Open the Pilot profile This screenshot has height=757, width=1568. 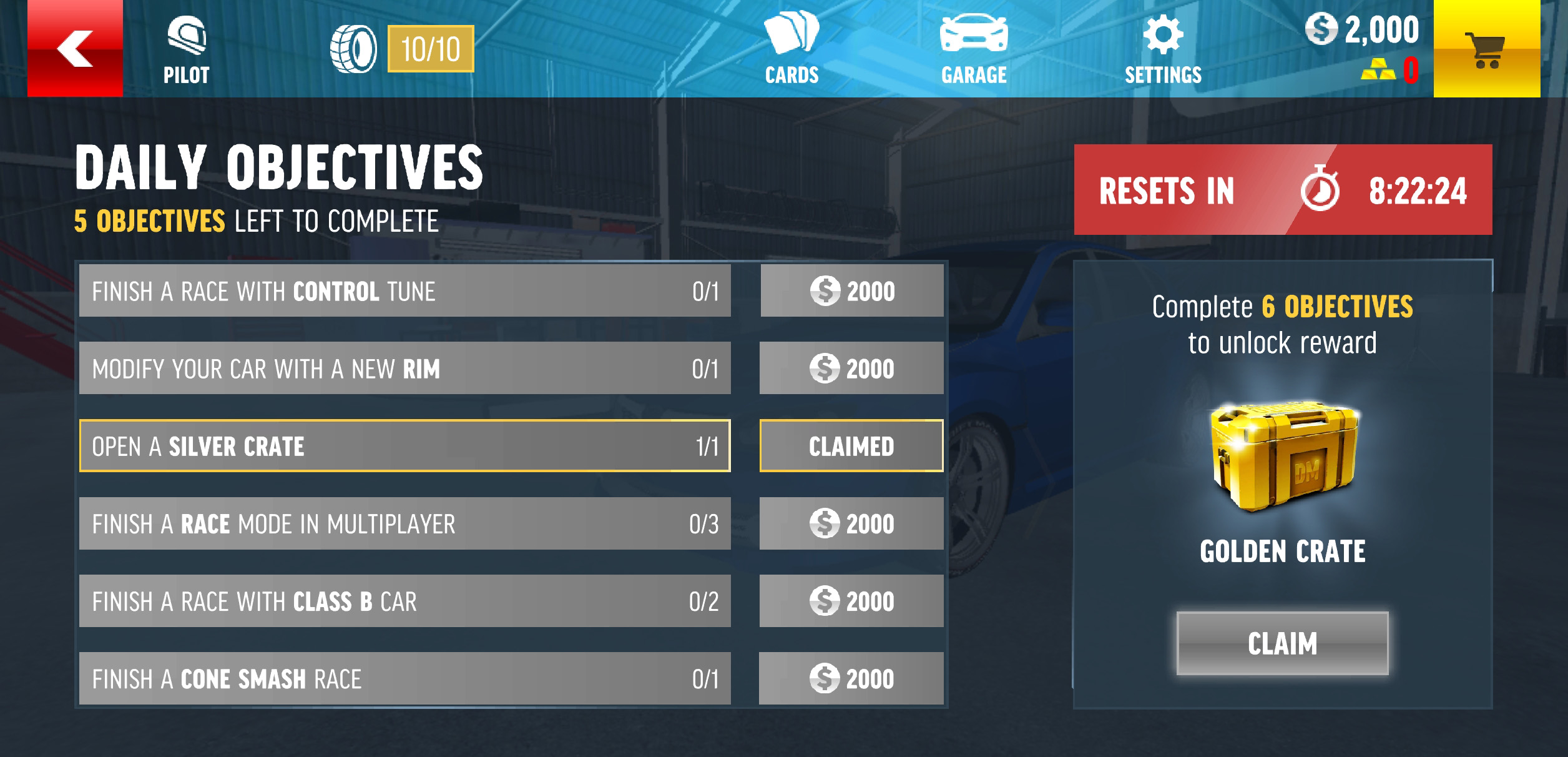(186, 51)
